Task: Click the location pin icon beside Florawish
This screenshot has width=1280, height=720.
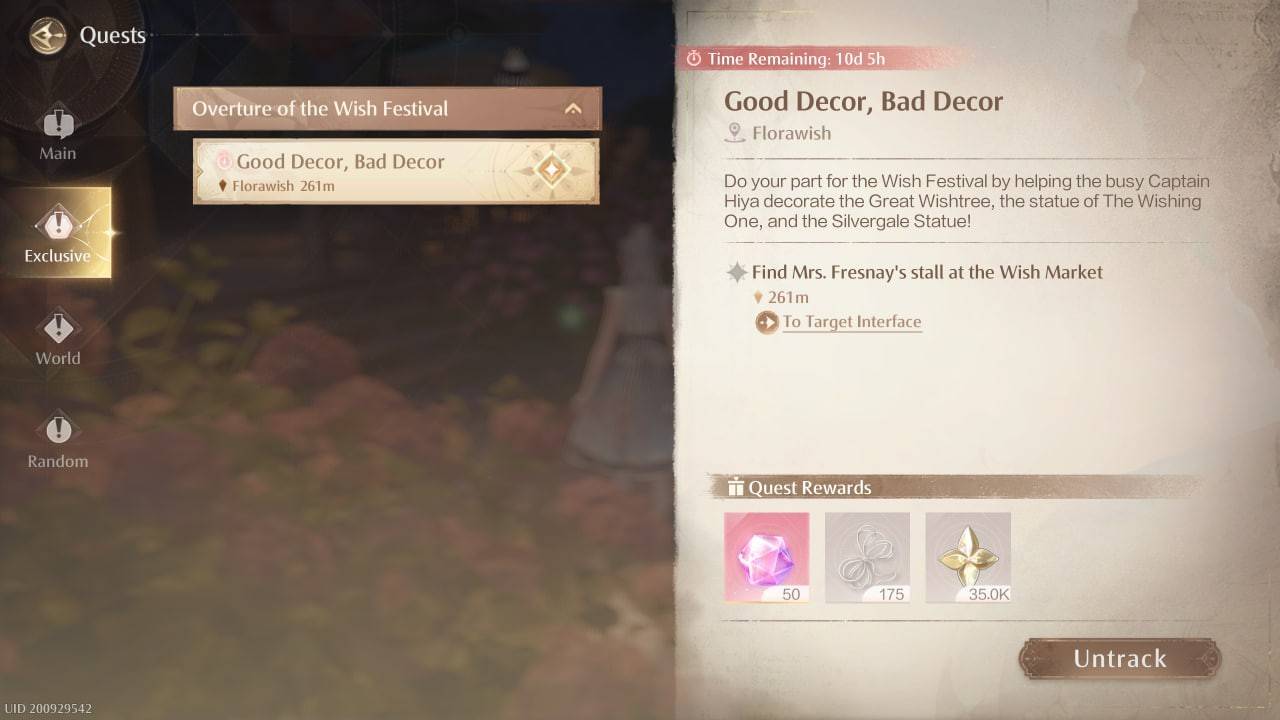Action: [x=735, y=133]
